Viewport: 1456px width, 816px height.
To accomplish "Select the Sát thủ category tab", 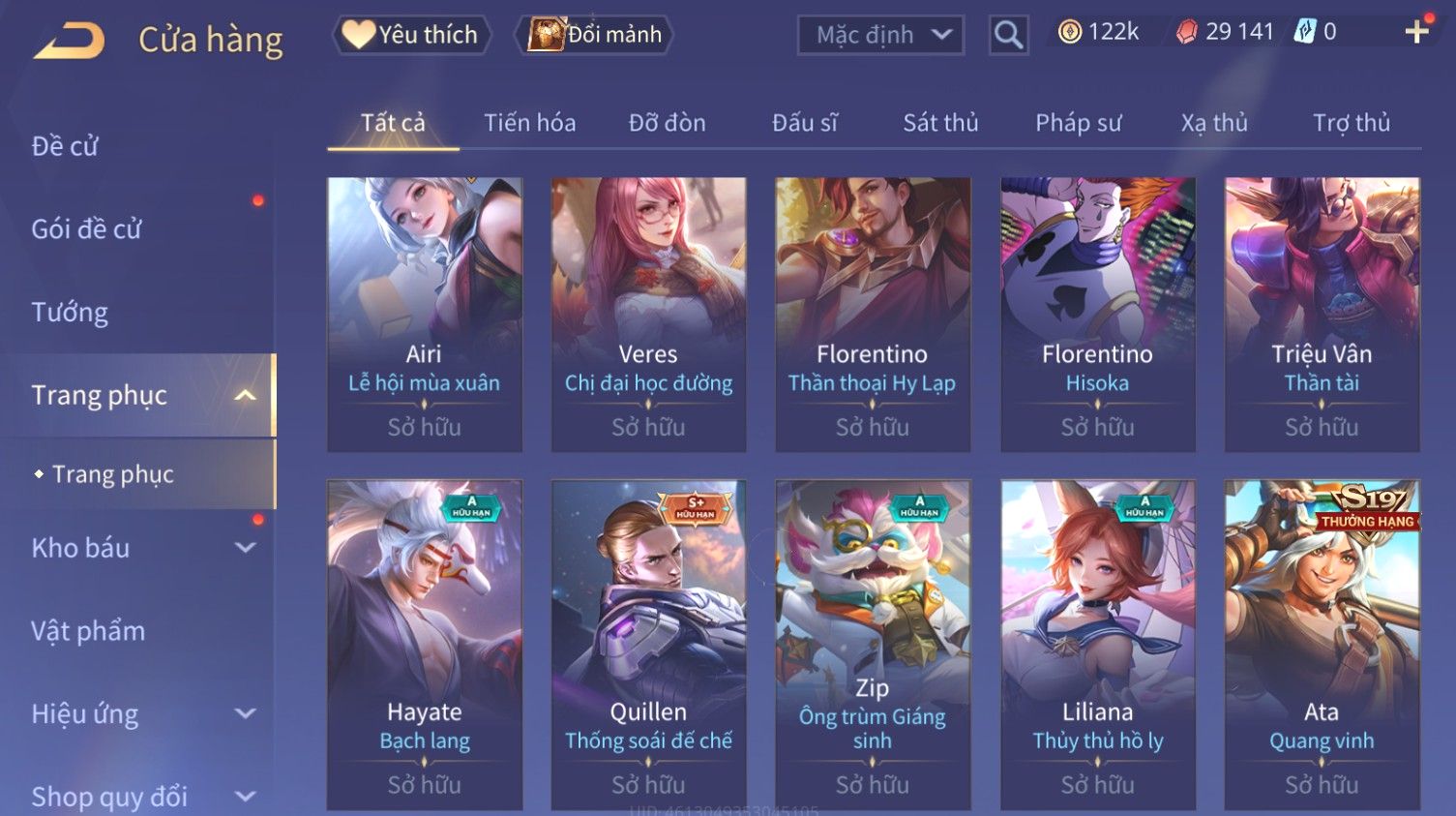I will 940,123.
